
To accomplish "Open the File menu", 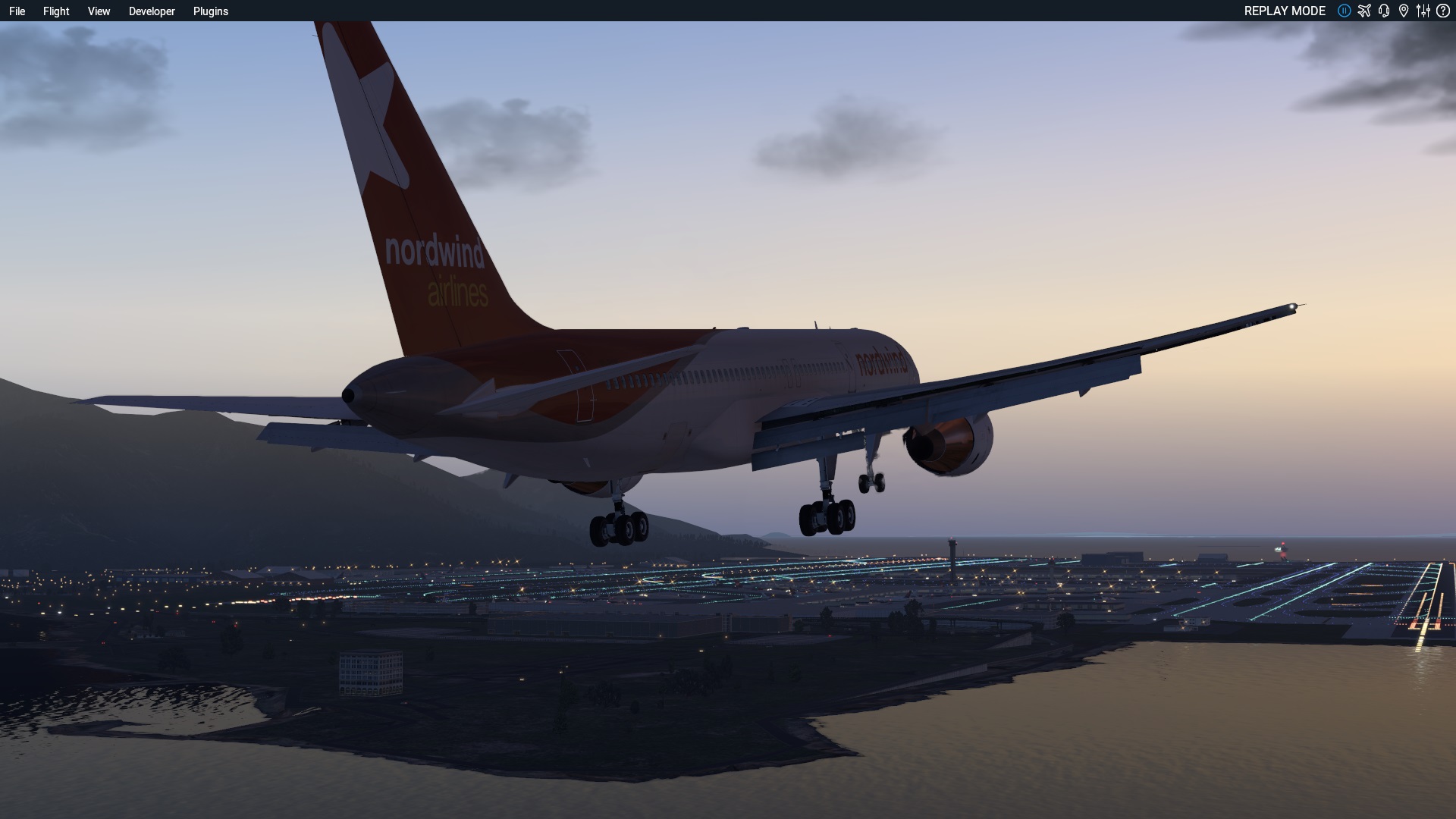I will [x=17, y=11].
